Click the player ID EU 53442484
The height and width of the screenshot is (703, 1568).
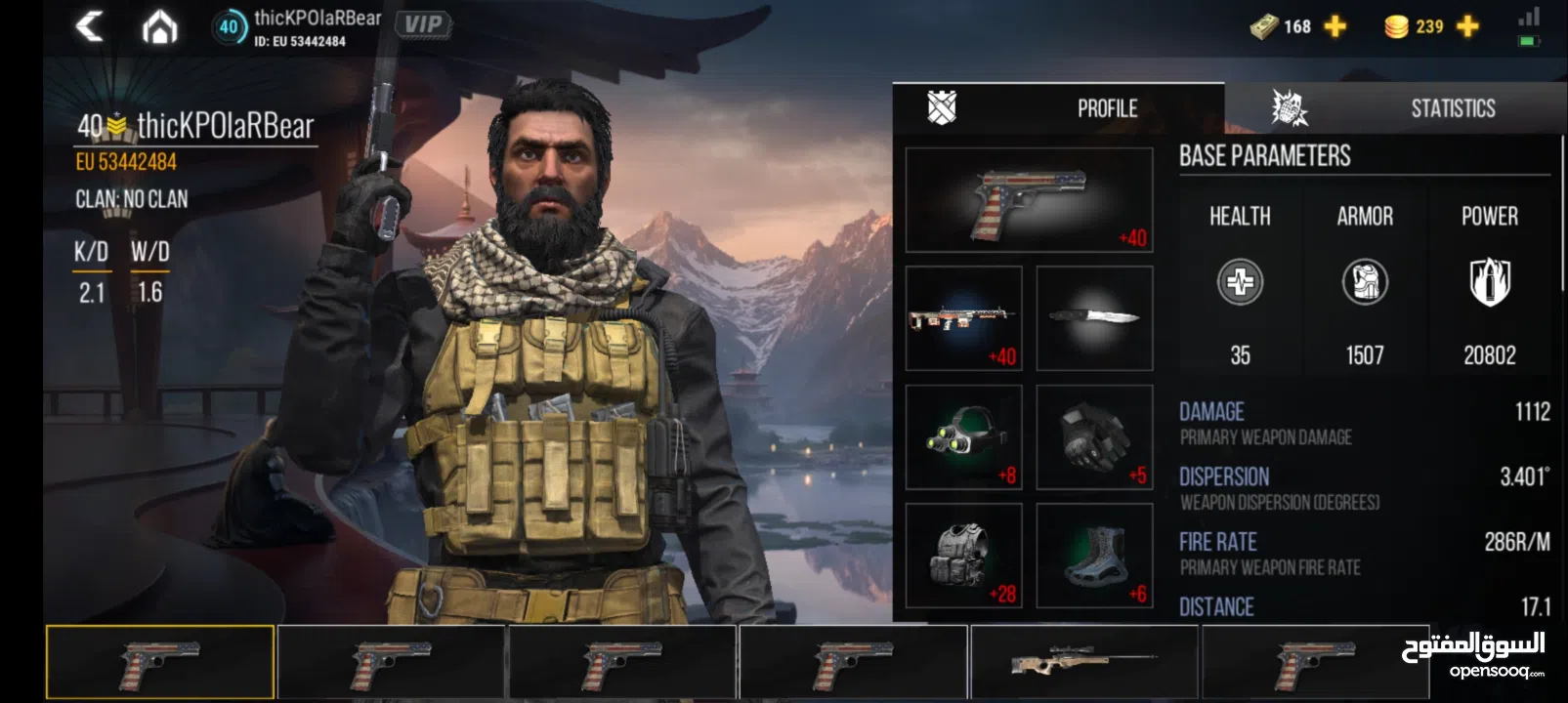pyautogui.click(x=129, y=162)
